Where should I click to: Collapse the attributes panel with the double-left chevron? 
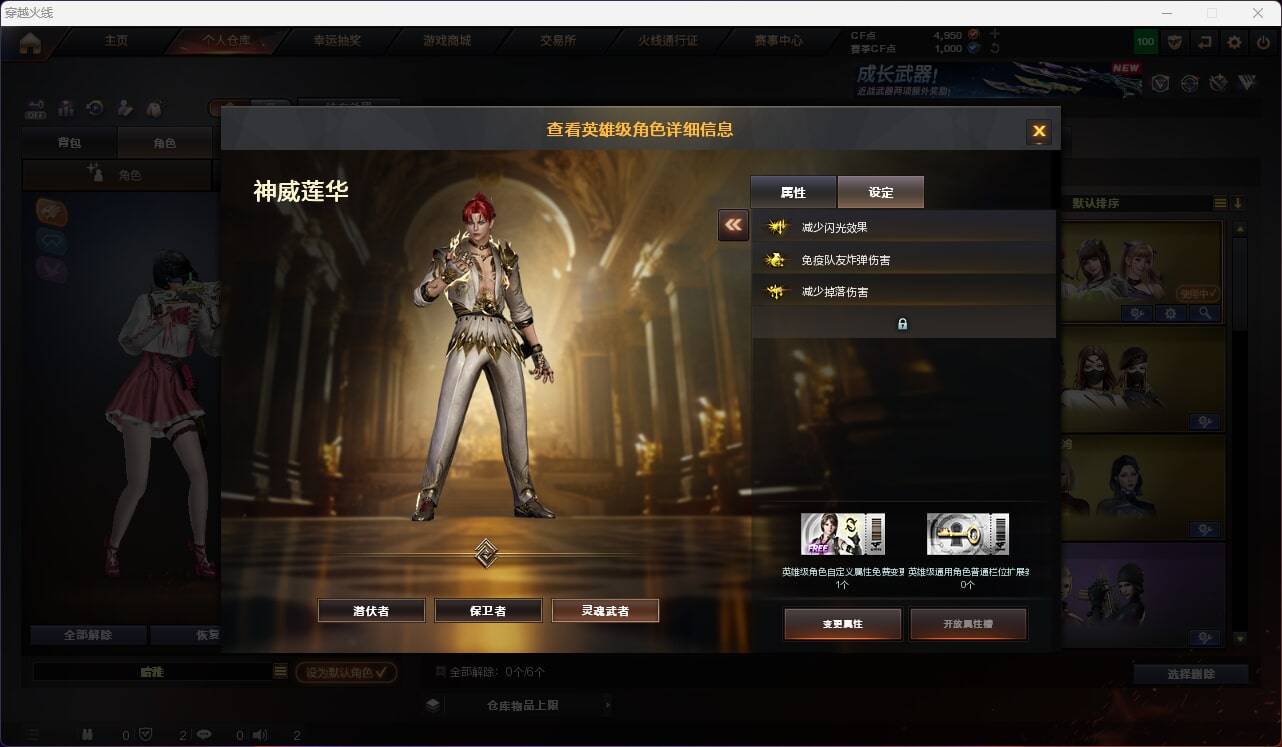coord(733,226)
